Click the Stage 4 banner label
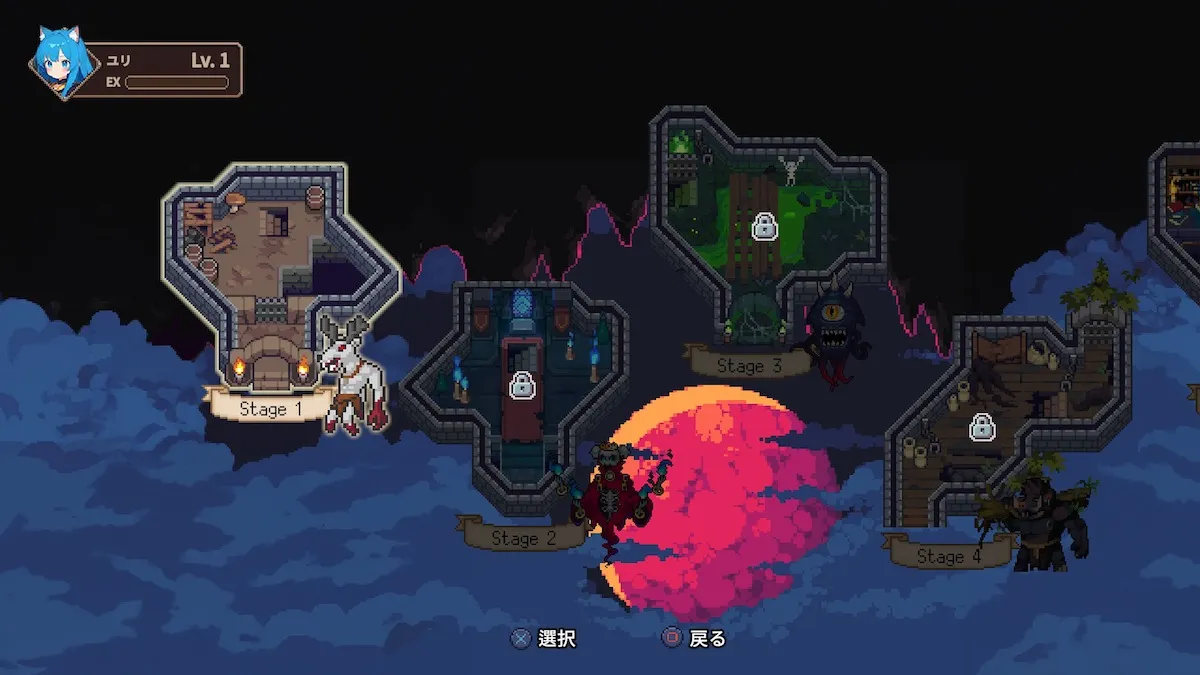The width and height of the screenshot is (1200, 675). pos(947,556)
